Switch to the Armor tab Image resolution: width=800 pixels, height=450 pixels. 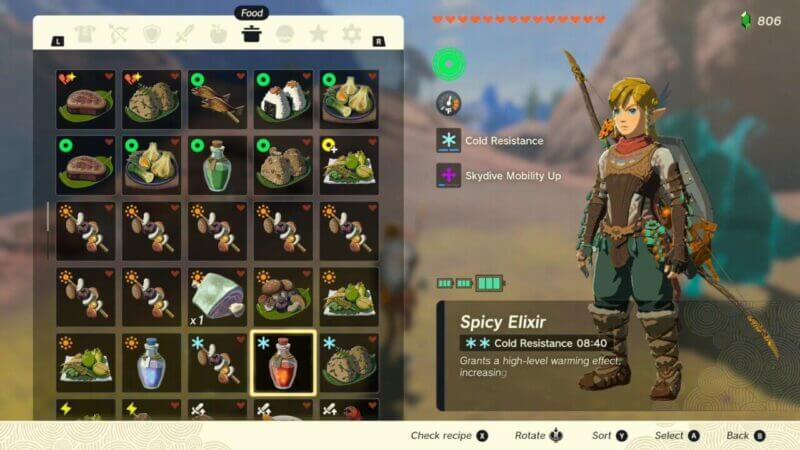click(x=86, y=35)
